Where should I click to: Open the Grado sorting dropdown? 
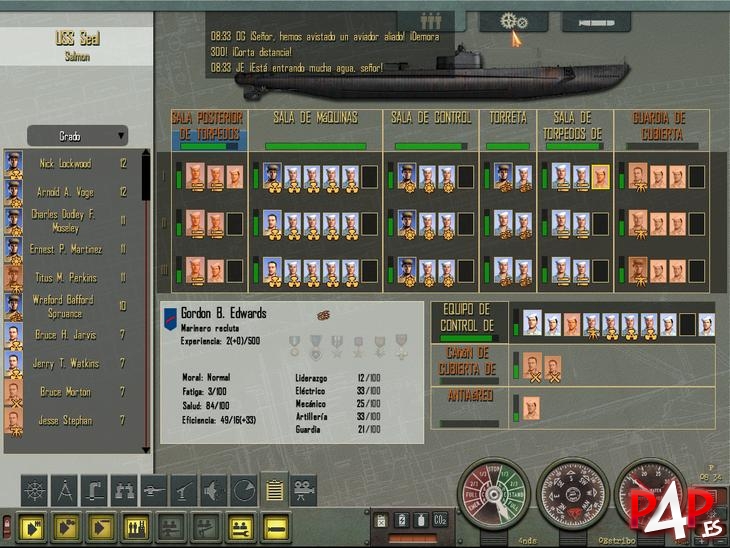(x=77, y=136)
